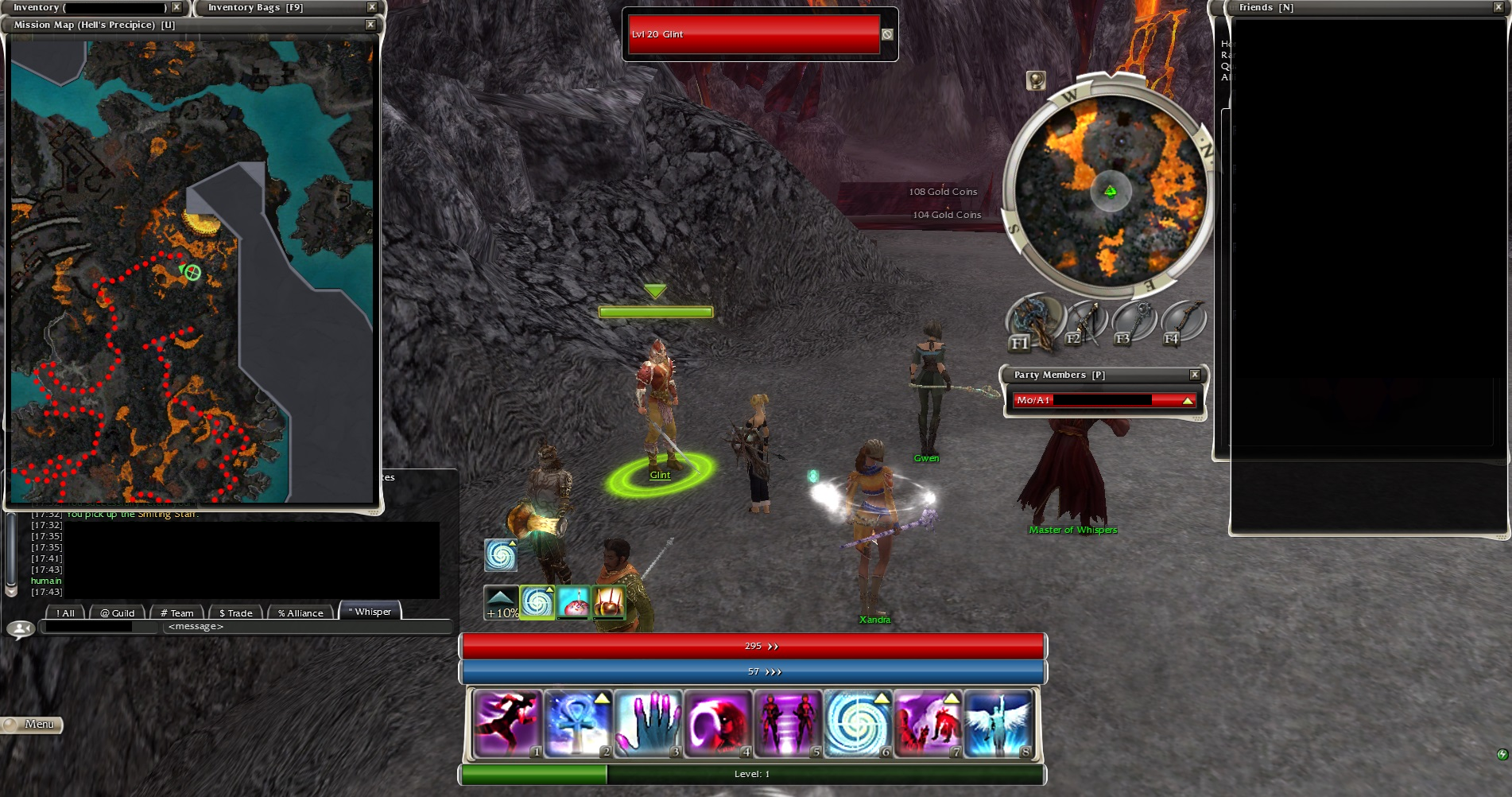Use the blue spiral skill in slot 6

pyautogui.click(x=858, y=722)
